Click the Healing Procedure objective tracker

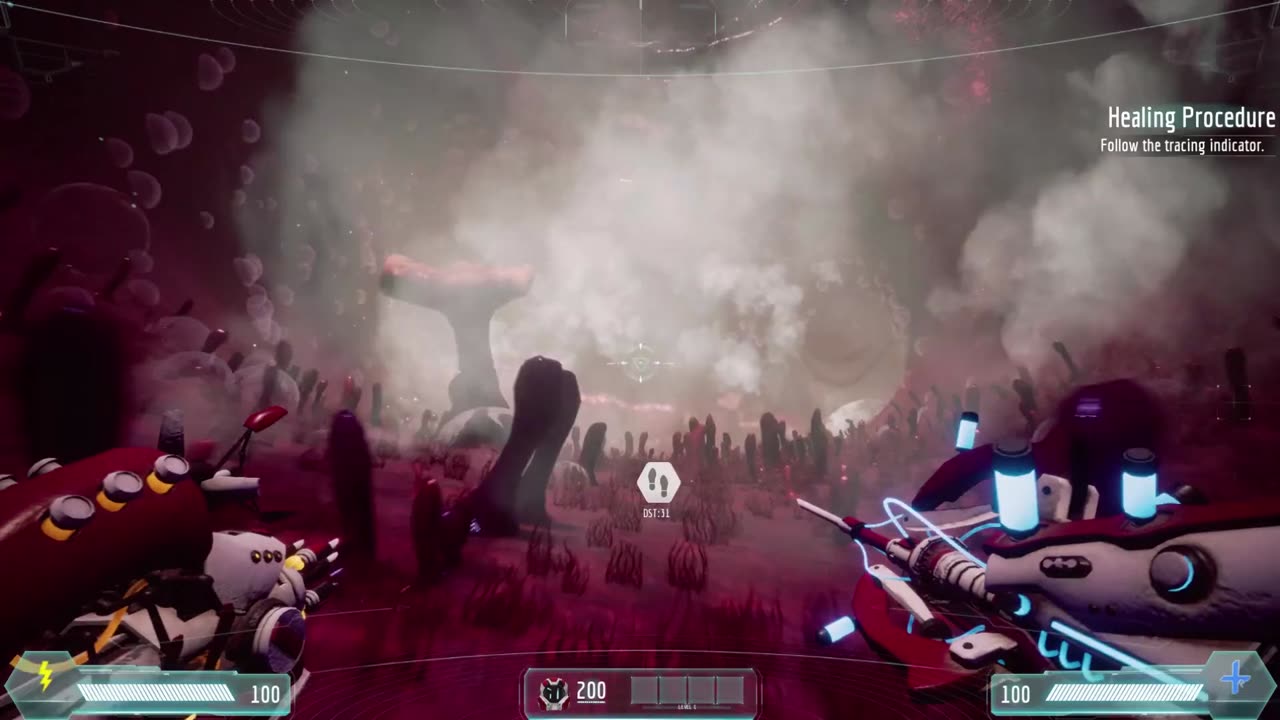click(x=1190, y=130)
